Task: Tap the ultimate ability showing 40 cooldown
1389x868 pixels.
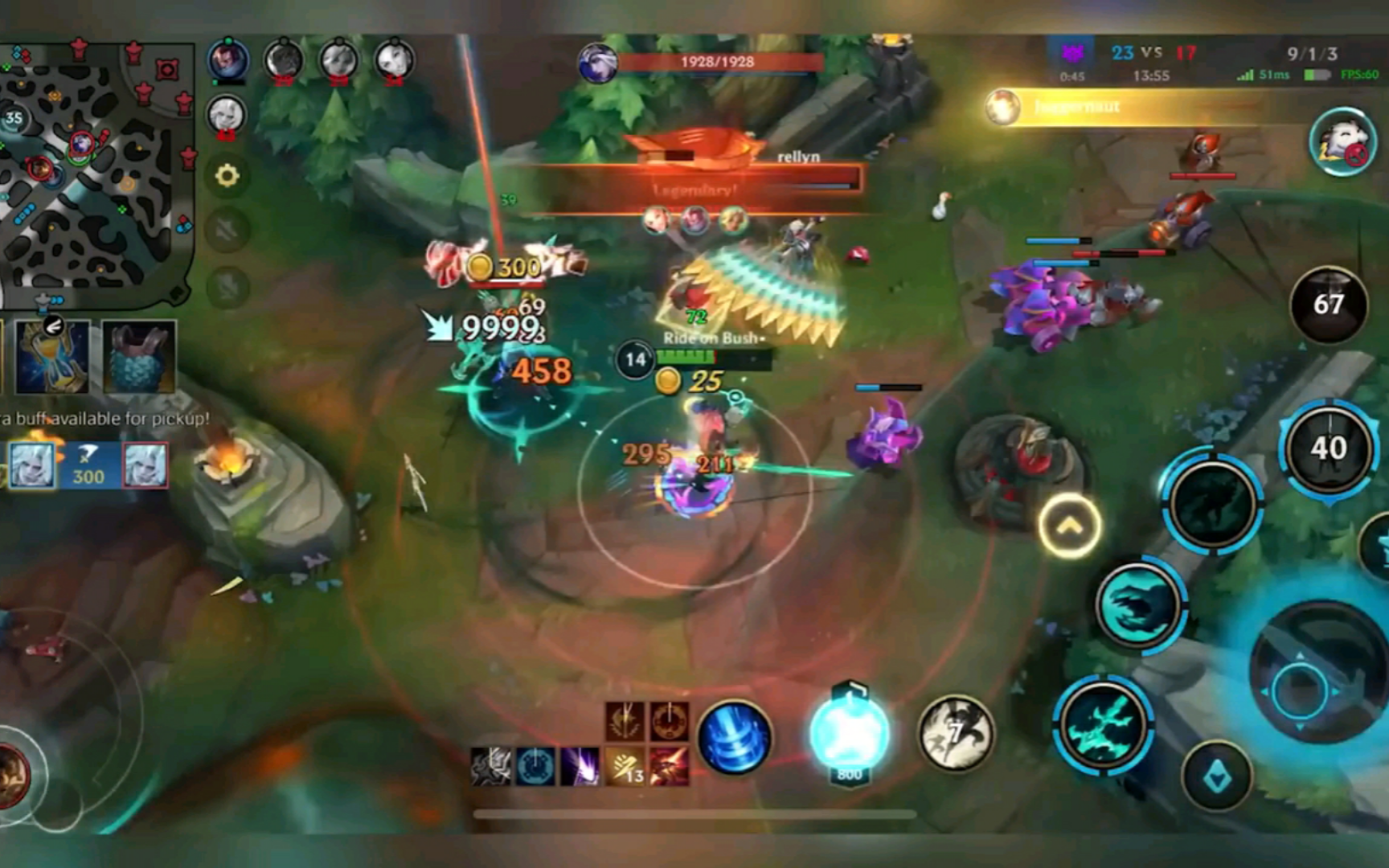Action: click(x=1328, y=448)
